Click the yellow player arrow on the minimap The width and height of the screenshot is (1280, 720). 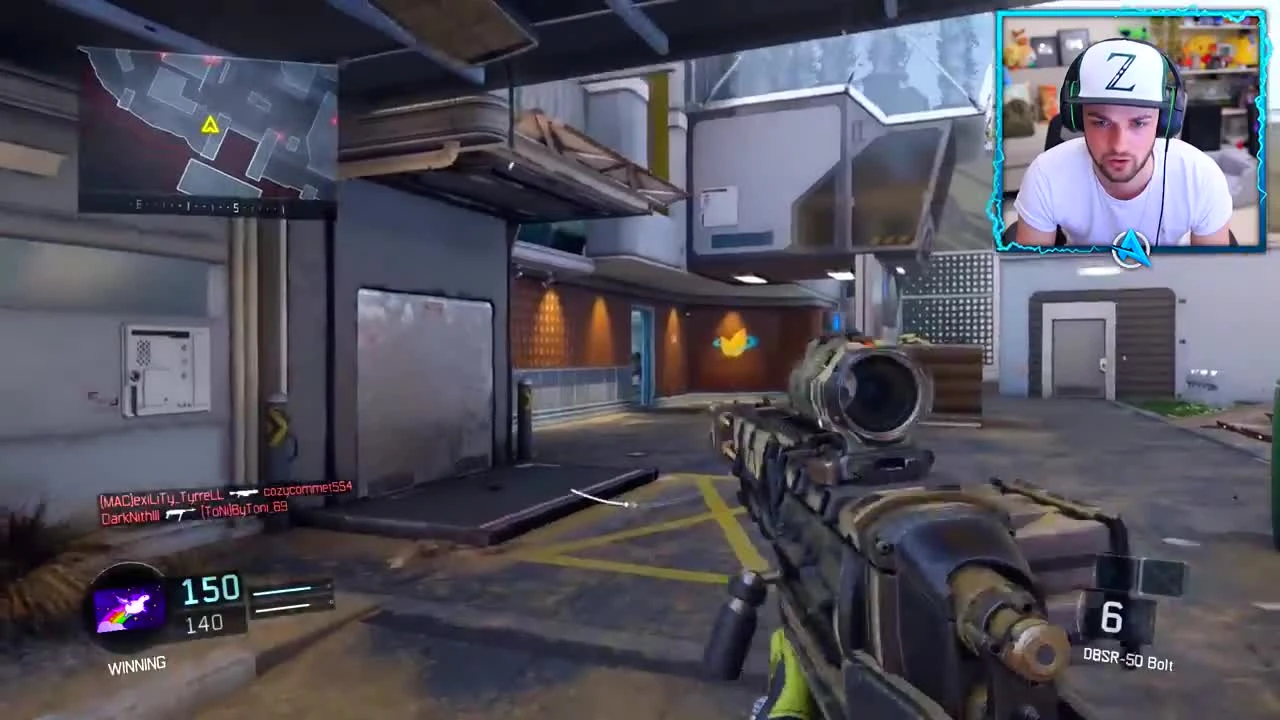[210, 126]
